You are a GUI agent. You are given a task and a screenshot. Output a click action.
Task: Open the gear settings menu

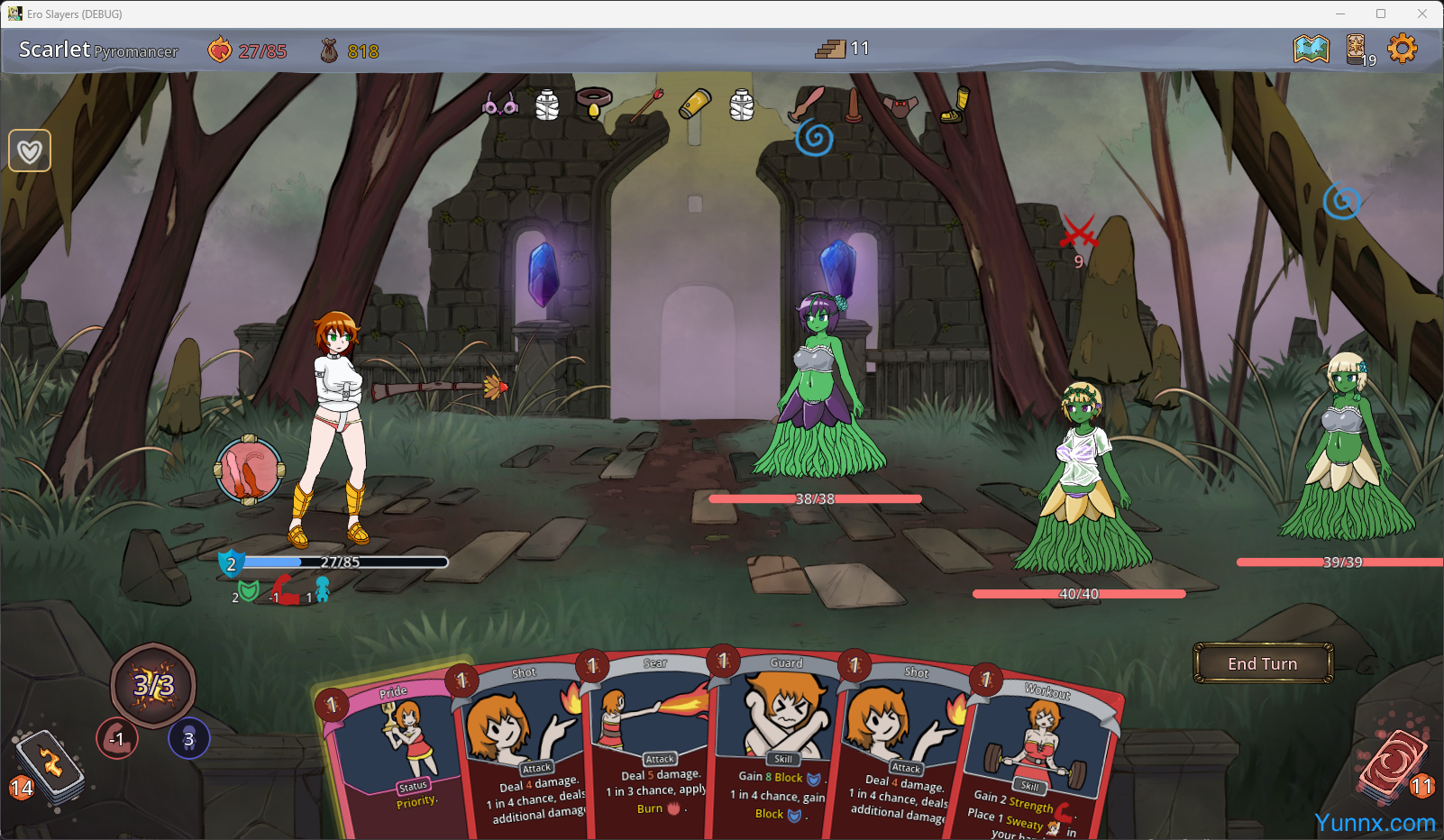coord(1402,49)
